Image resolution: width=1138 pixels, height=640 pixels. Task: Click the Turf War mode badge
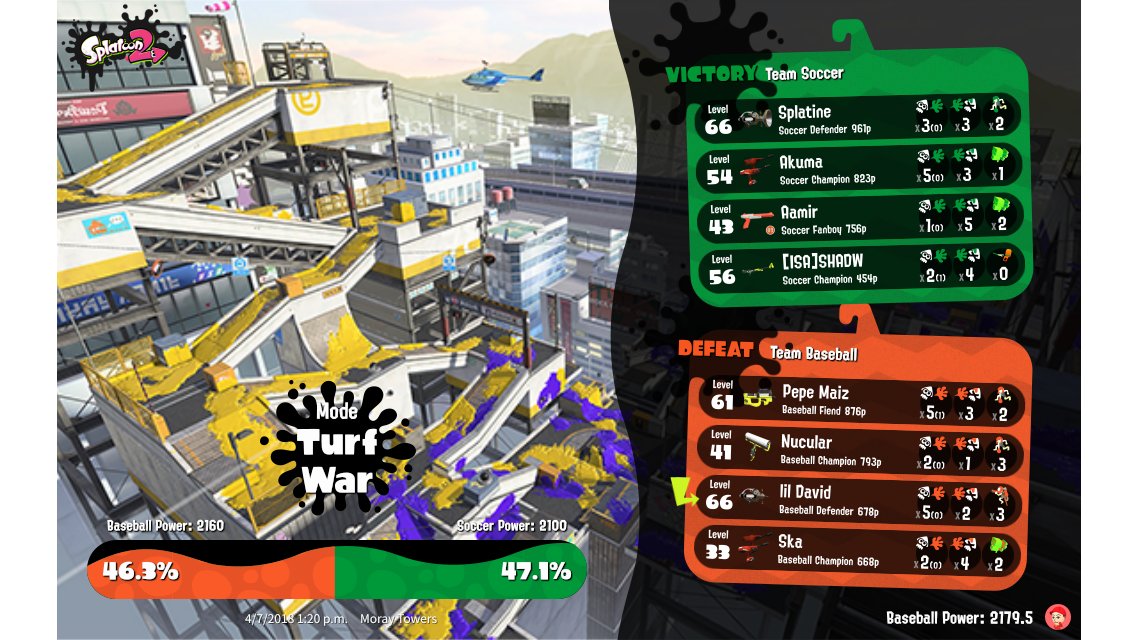(336, 442)
